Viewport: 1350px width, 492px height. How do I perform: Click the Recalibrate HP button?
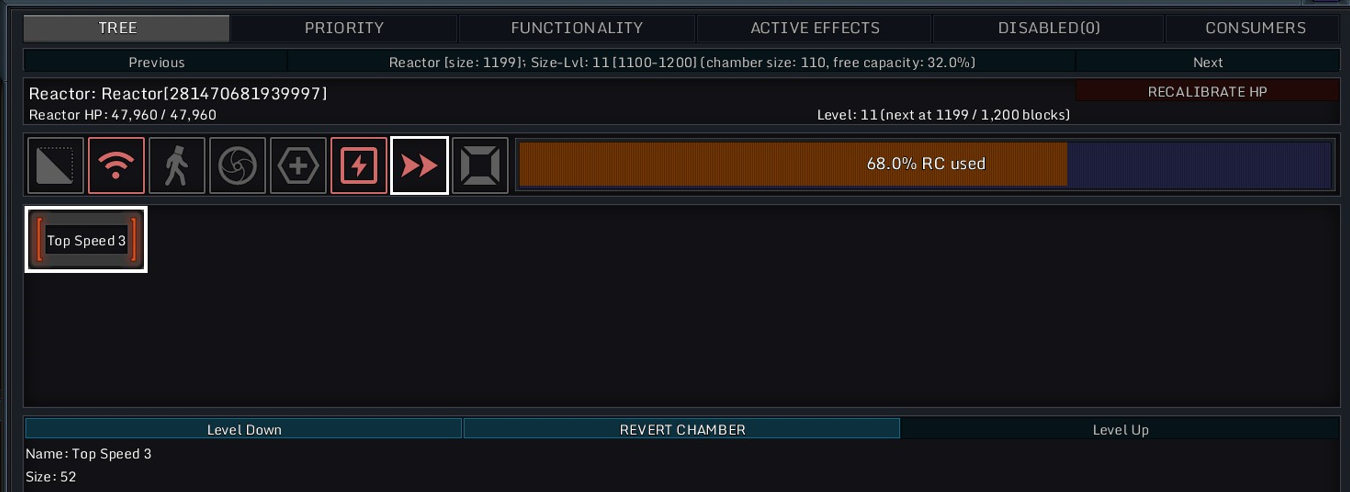[1207, 91]
